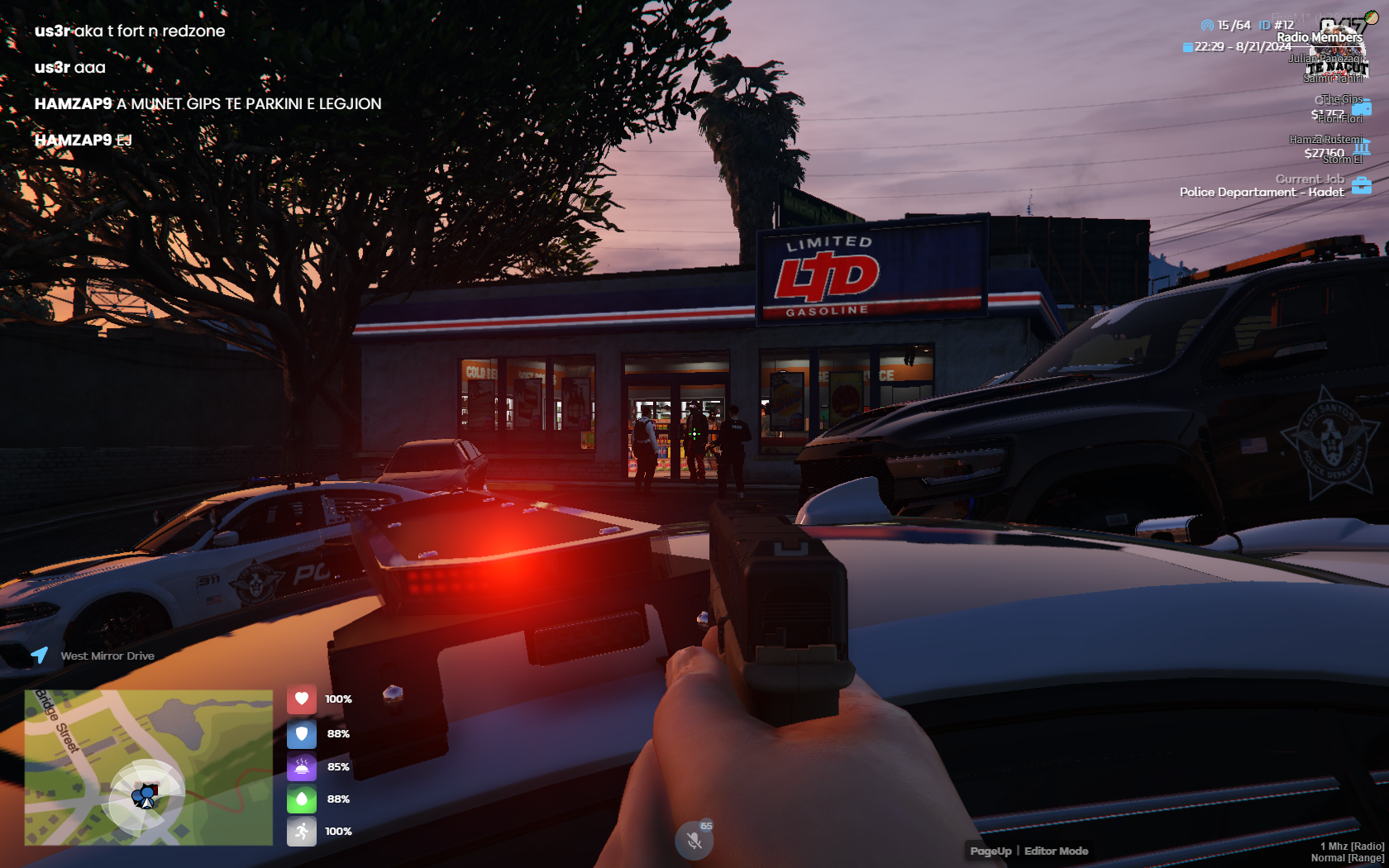This screenshot has width=1389, height=868.
Task: Open the minimap near Bridge Street
Action: click(149, 767)
